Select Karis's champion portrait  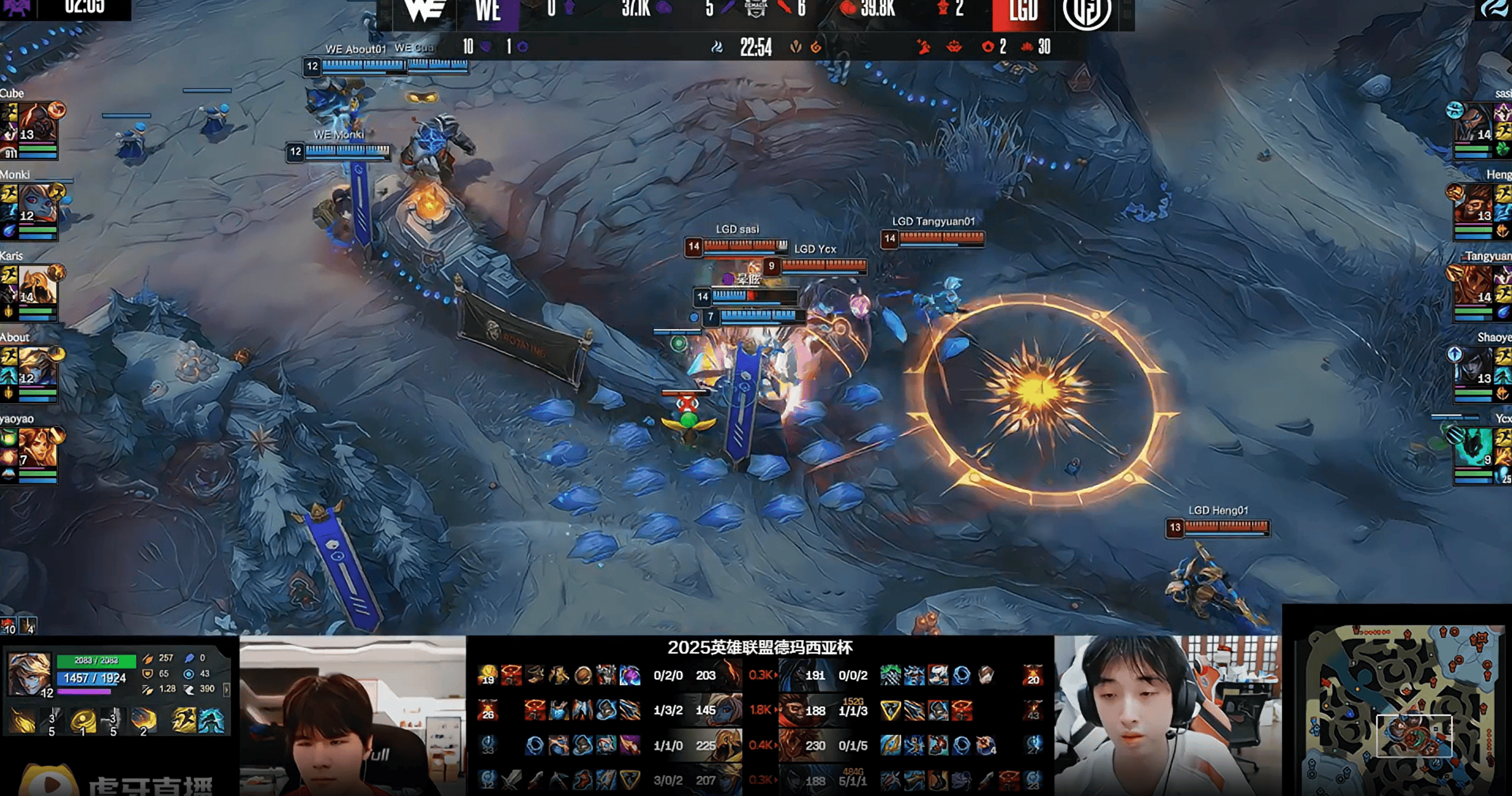38,285
